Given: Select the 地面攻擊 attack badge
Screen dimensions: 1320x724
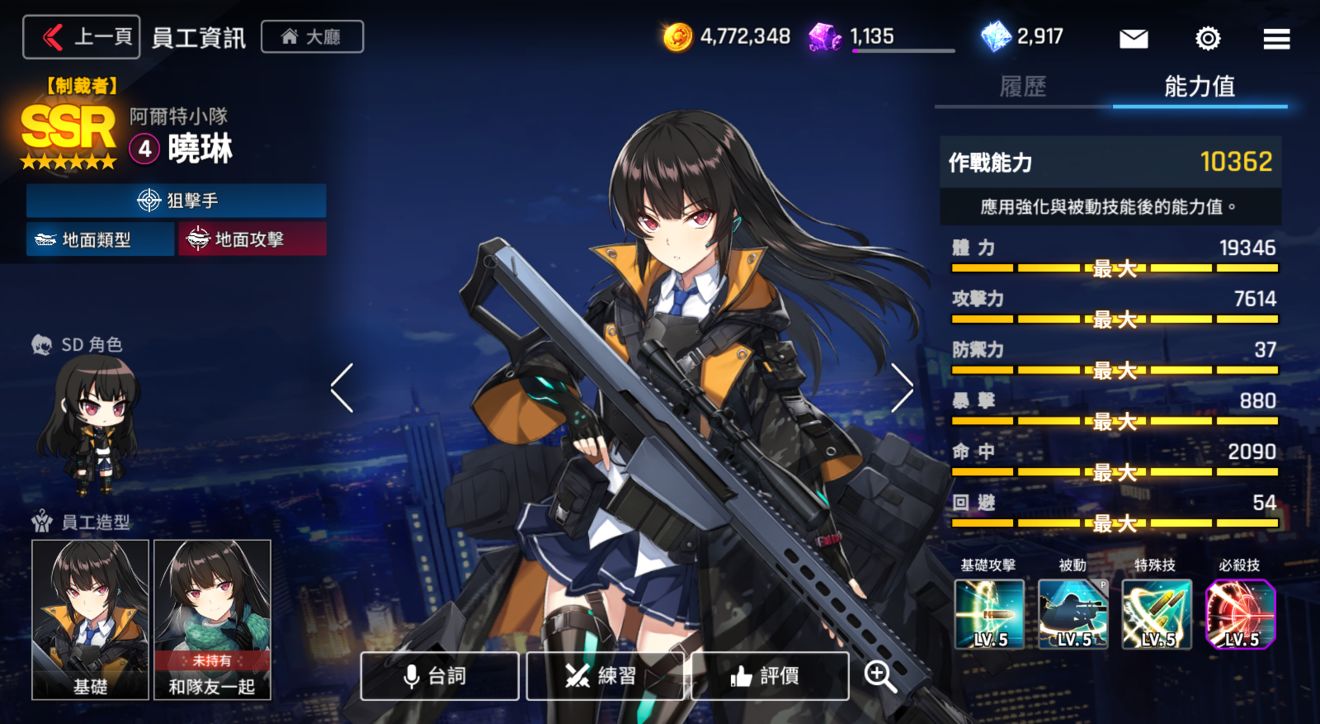Looking at the screenshot, I should 251,240.
